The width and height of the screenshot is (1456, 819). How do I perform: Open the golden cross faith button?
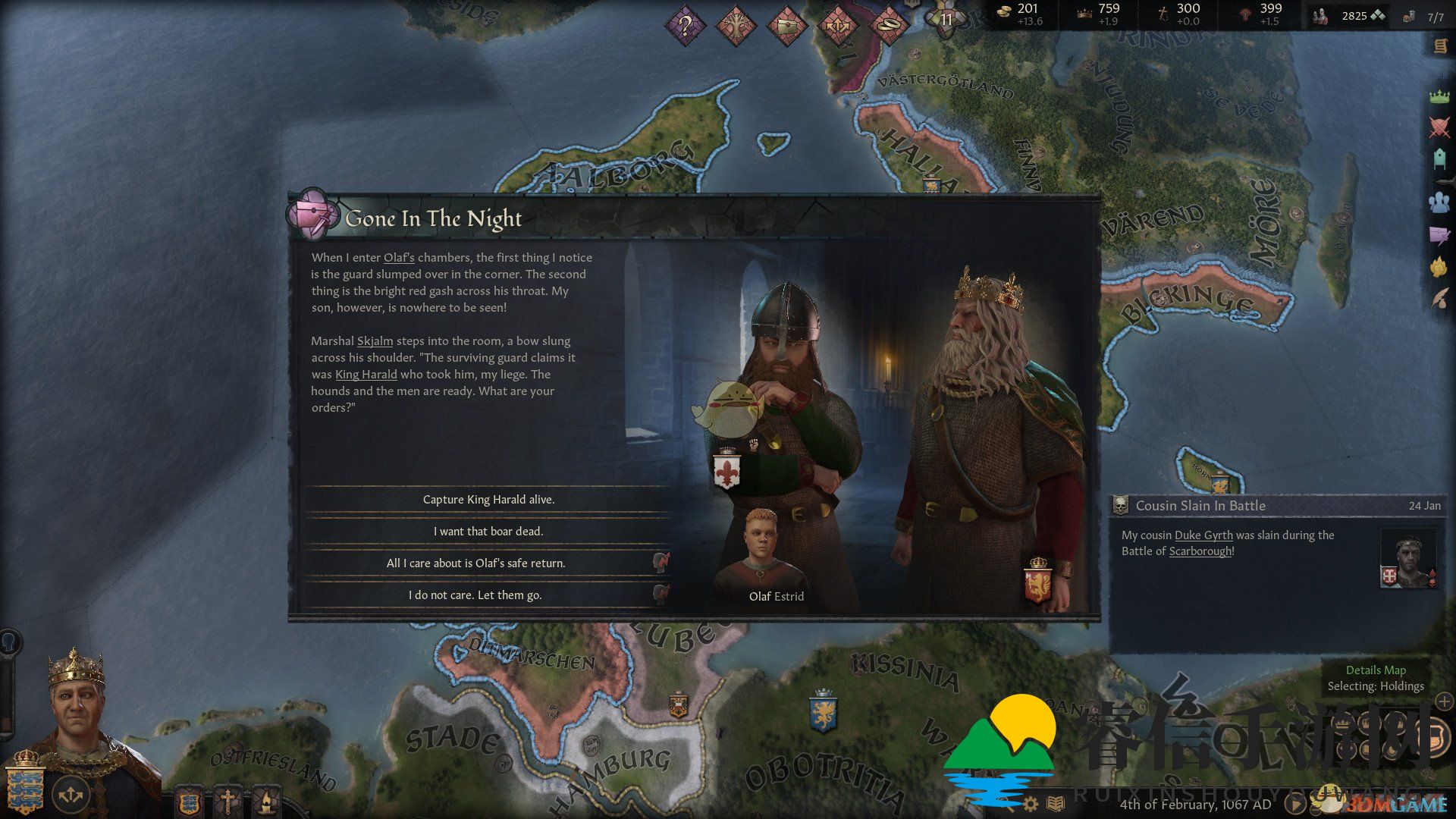click(227, 800)
